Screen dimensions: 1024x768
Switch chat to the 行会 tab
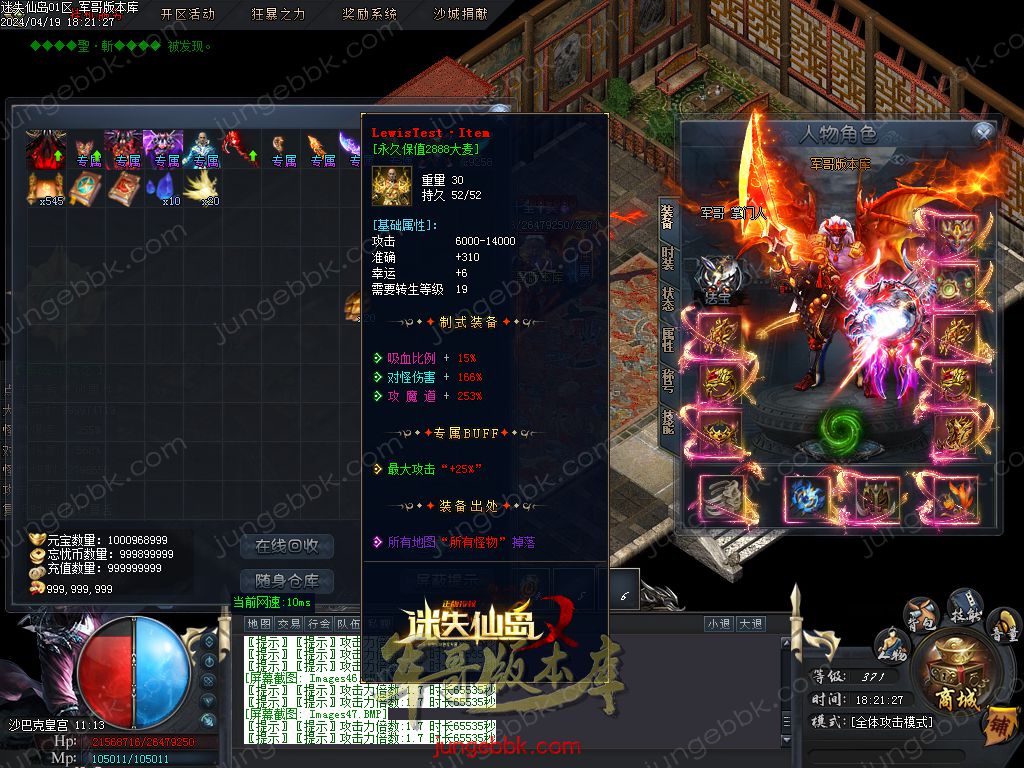pos(319,623)
